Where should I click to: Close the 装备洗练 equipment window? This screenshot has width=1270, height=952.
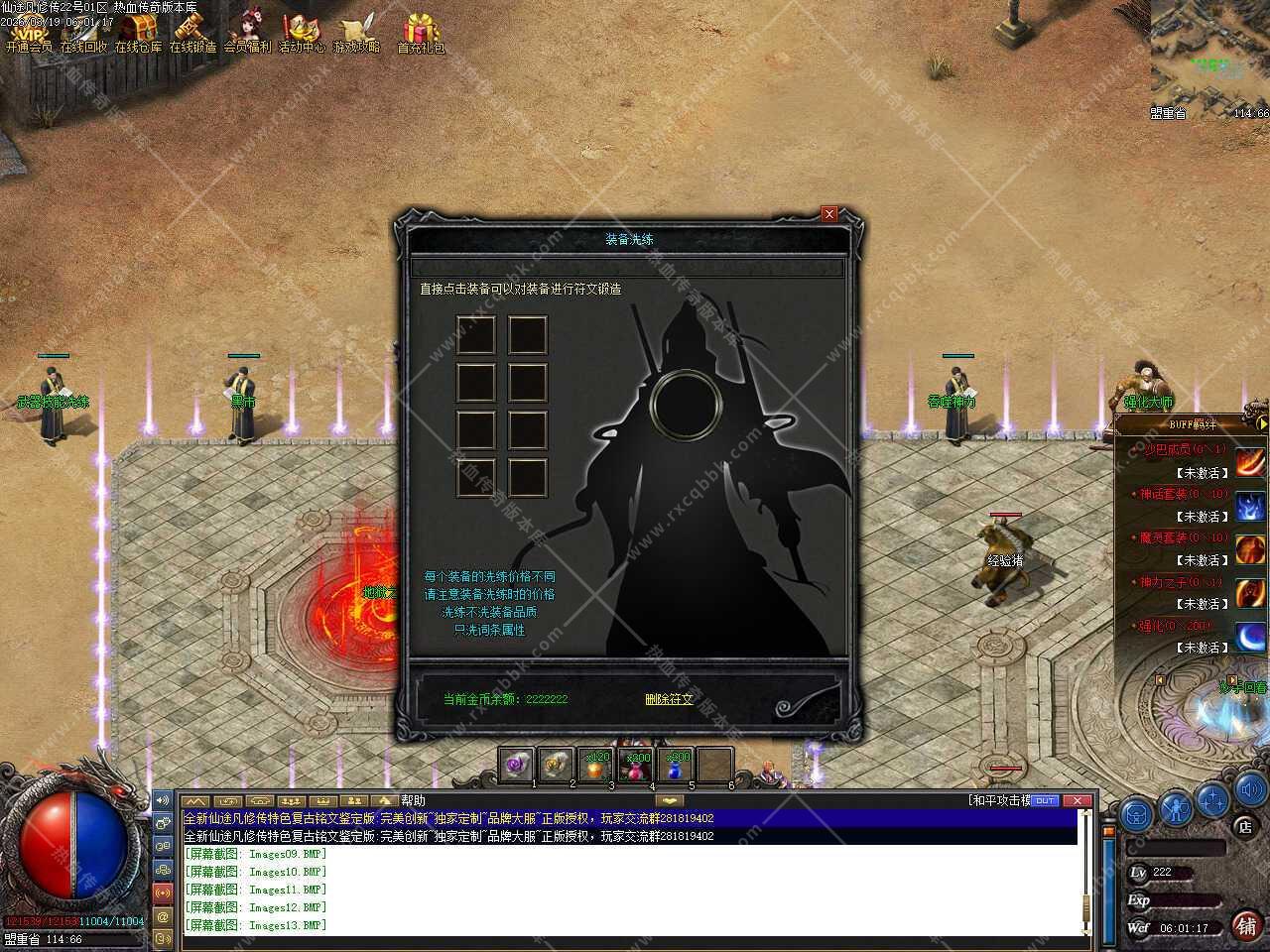(x=829, y=214)
